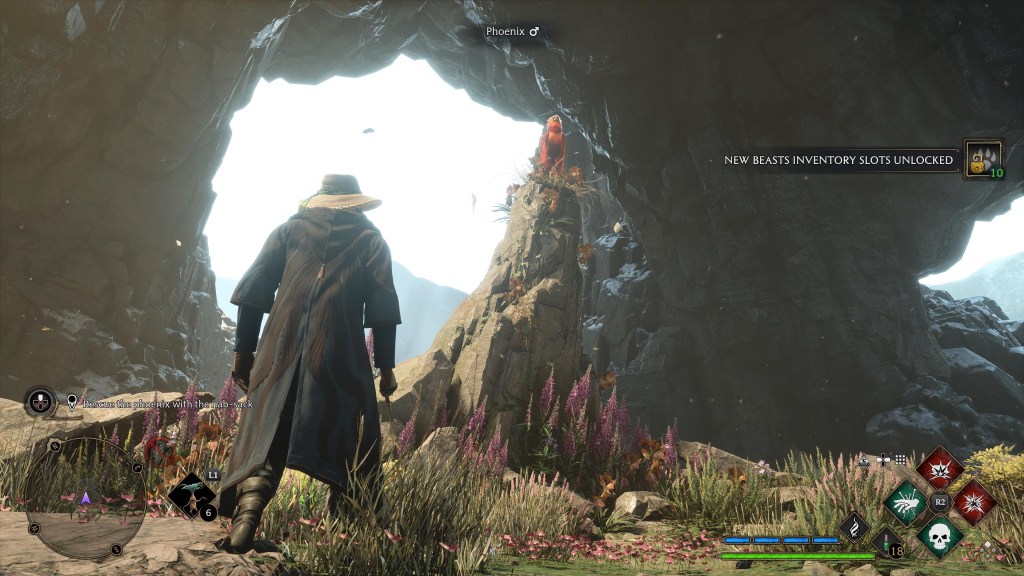The width and height of the screenshot is (1024, 576).
Task: Activate the green hand curse spell
Action: (x=906, y=502)
